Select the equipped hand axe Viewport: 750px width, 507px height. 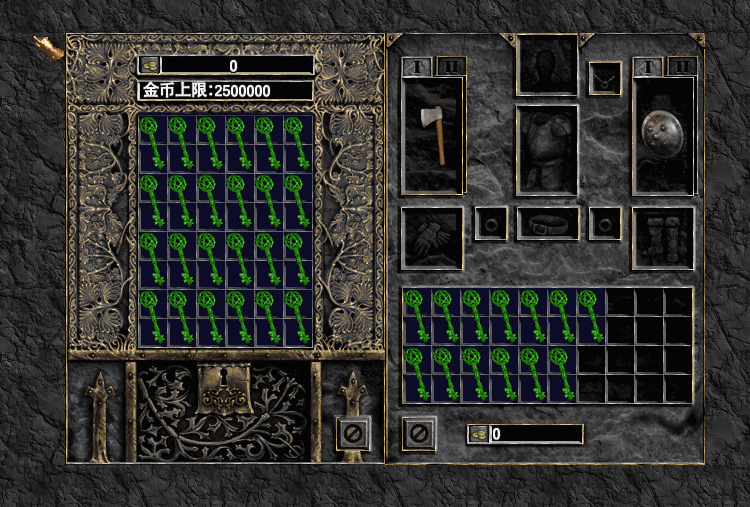(432, 135)
